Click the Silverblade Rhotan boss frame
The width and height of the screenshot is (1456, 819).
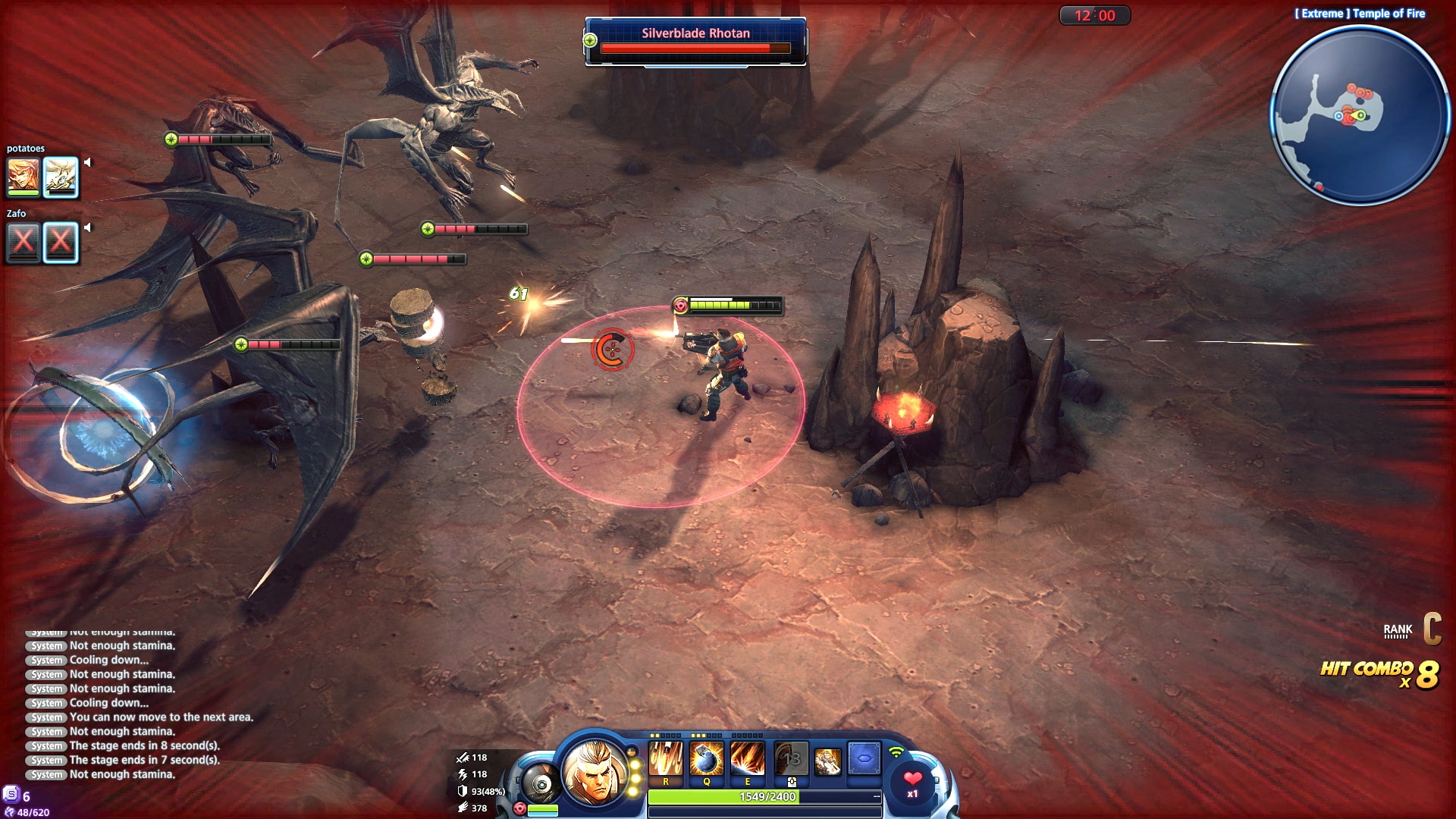(695, 42)
